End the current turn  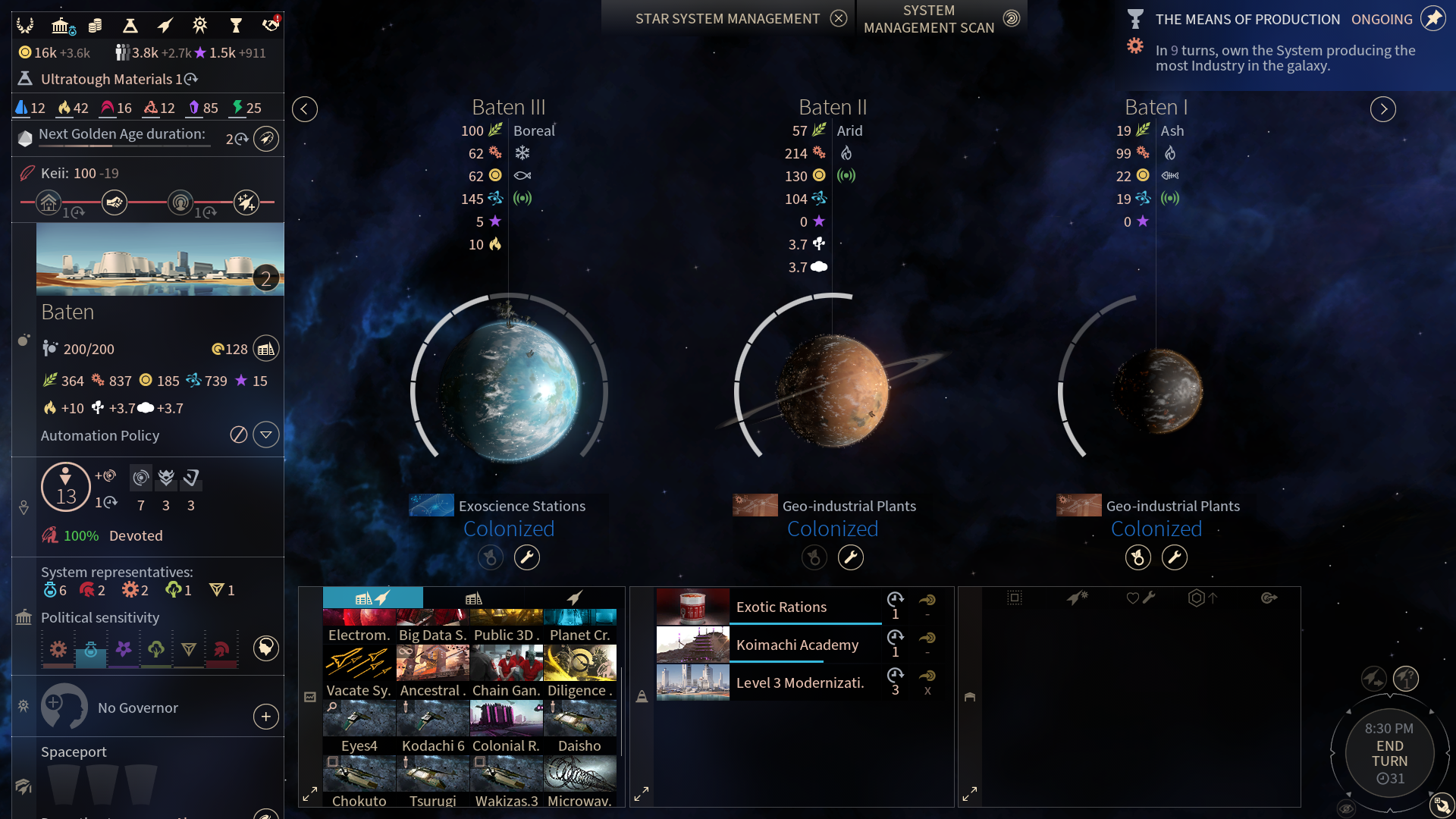(1389, 754)
